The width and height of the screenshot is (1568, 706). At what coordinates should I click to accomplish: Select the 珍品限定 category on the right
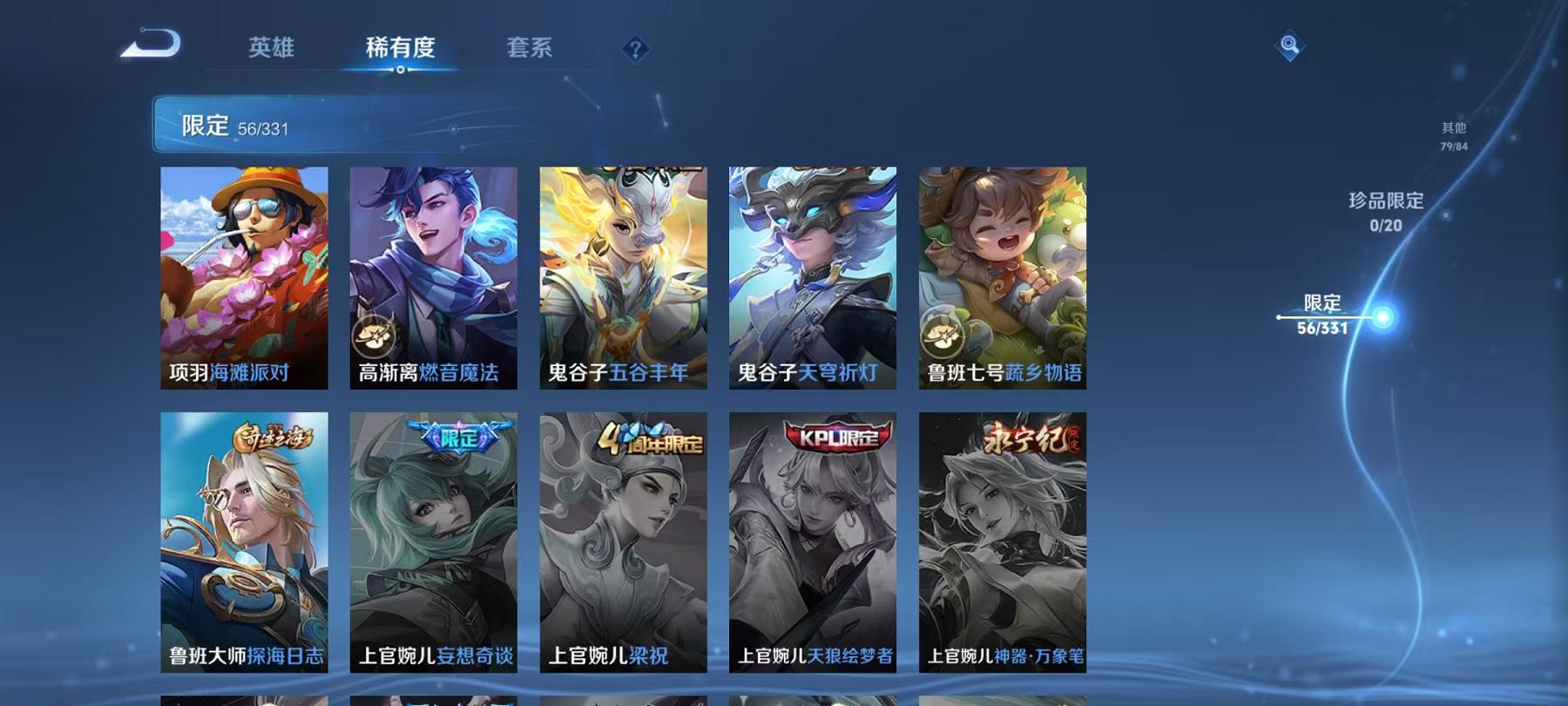coord(1386,212)
